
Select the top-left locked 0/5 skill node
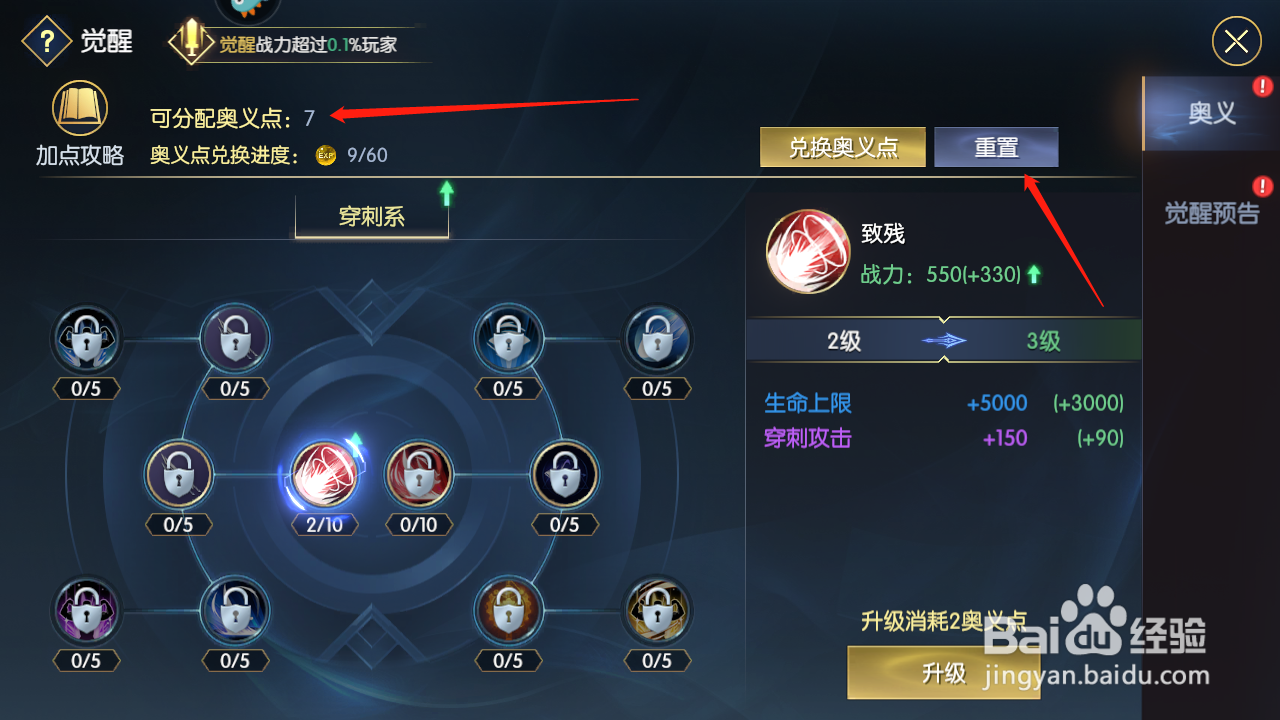[86, 338]
